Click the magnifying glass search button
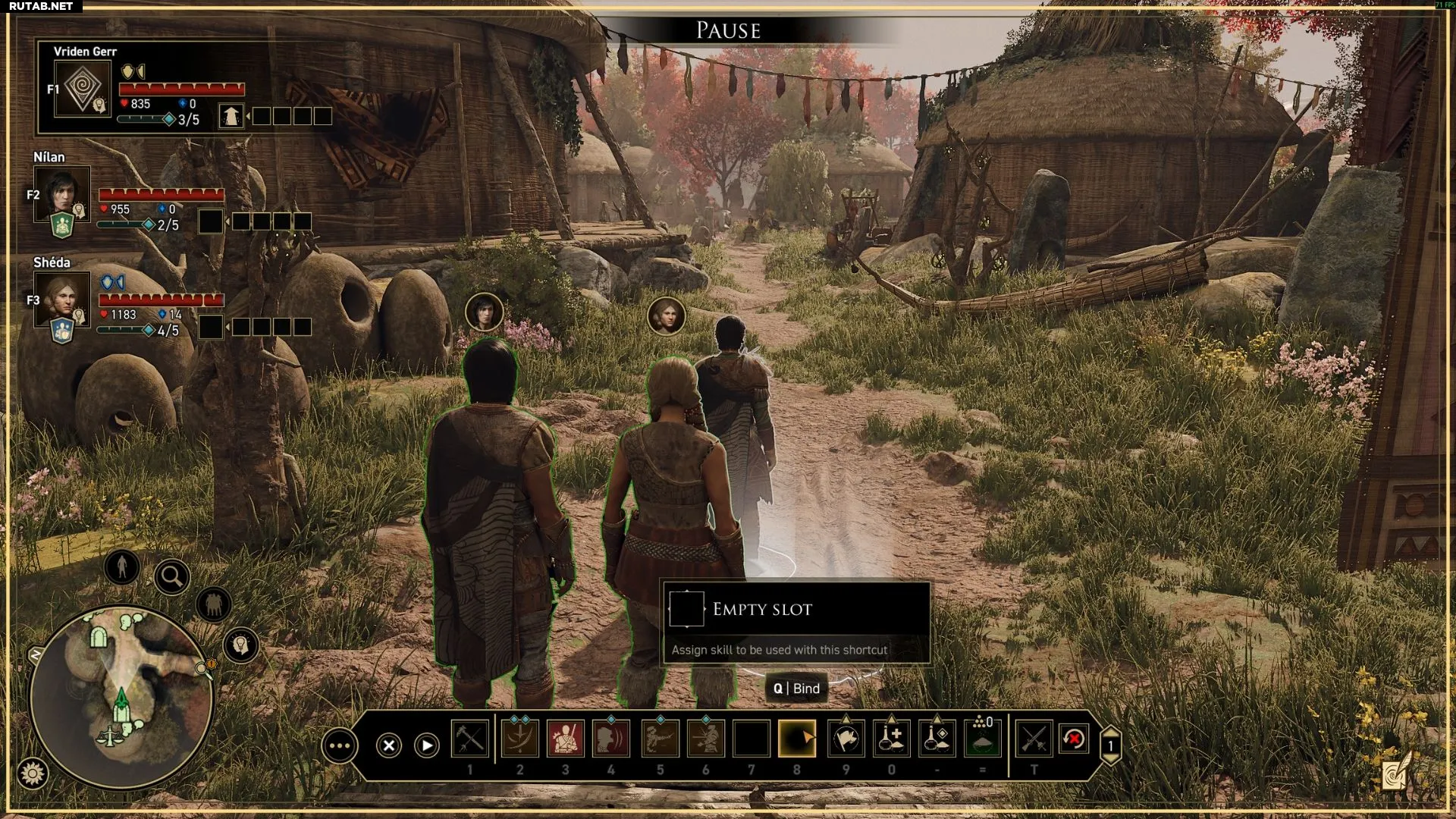The image size is (1456, 819). (x=172, y=577)
